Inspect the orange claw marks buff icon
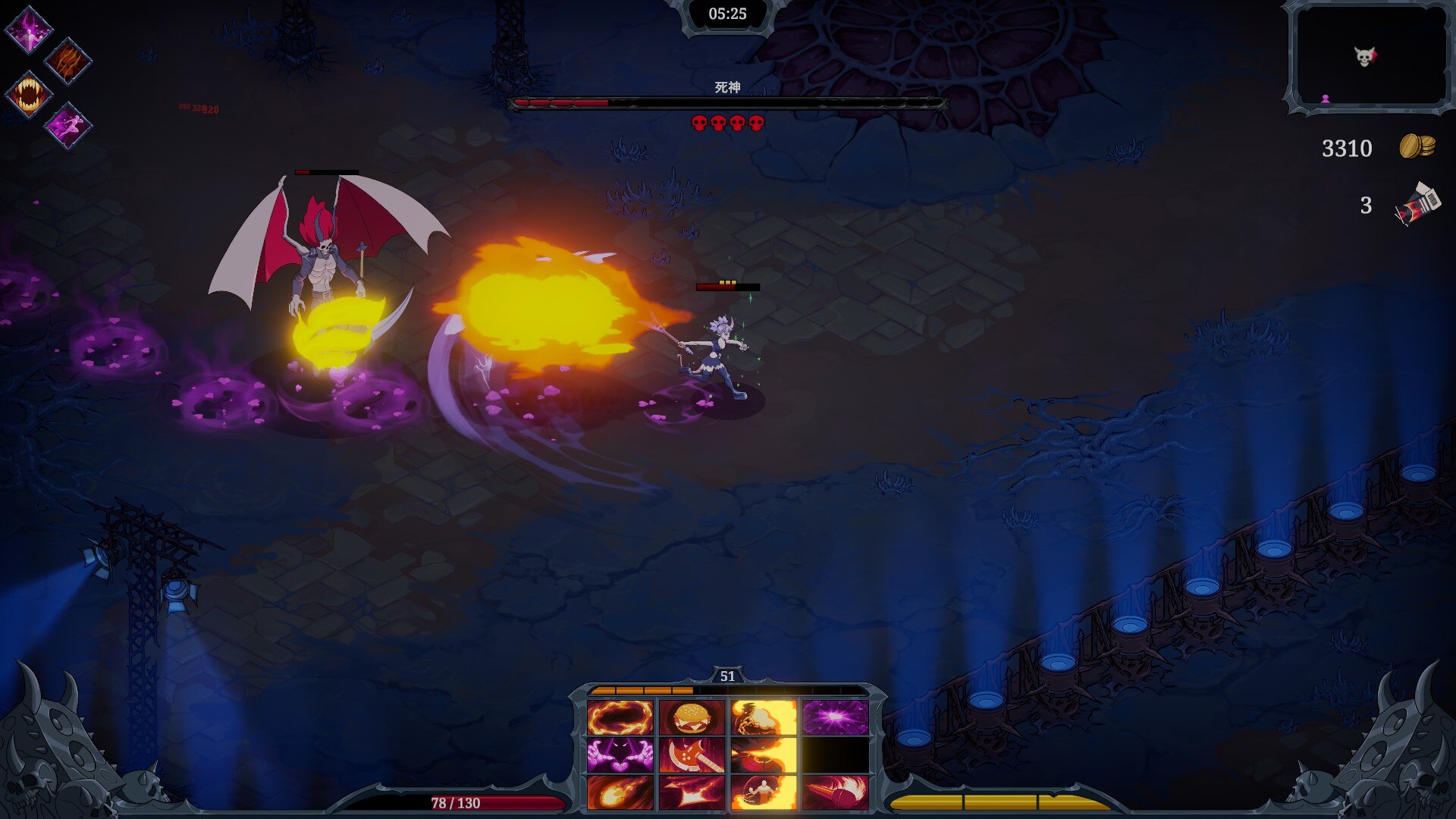The image size is (1456, 819). pos(67,61)
